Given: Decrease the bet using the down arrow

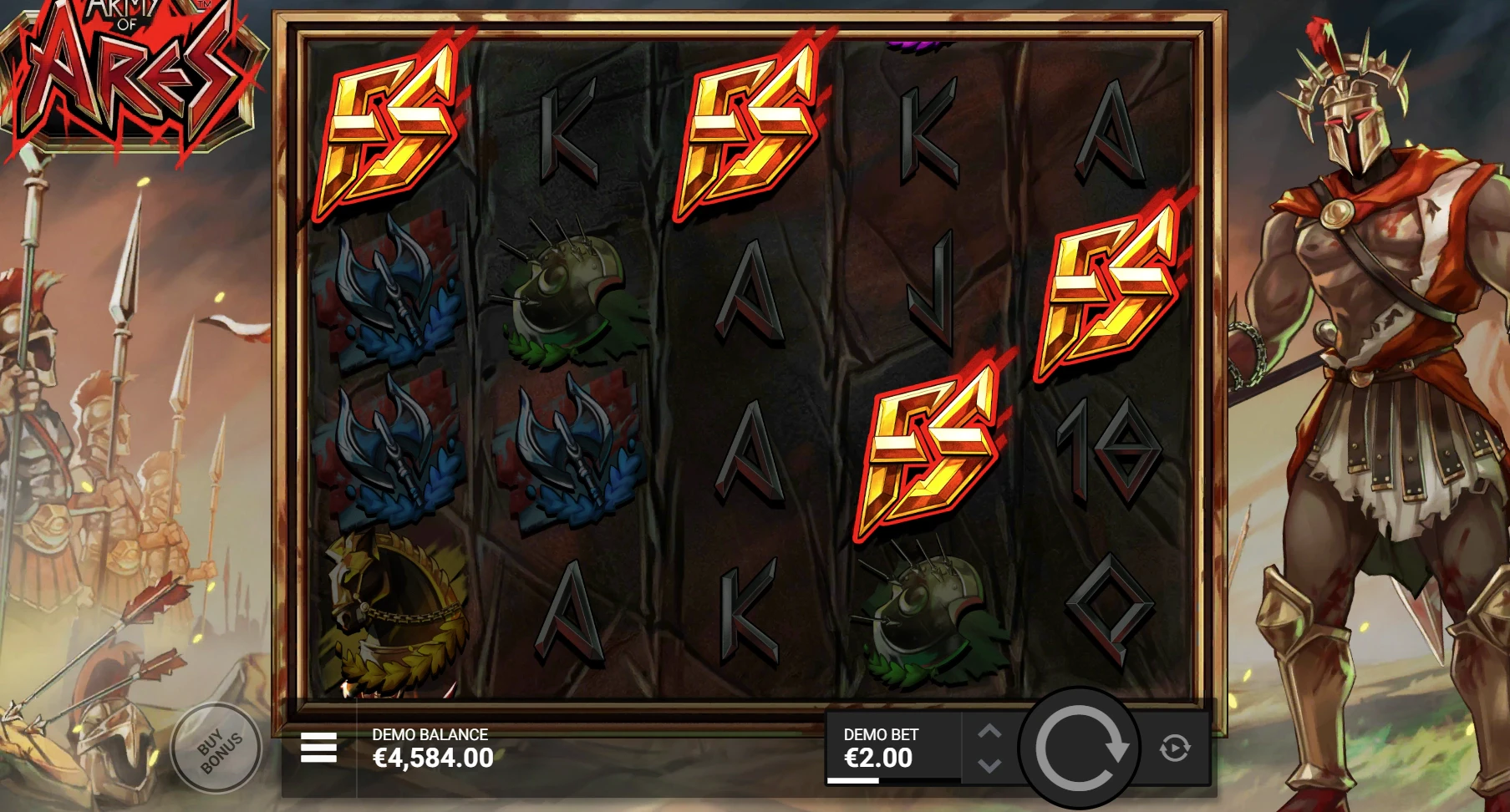Looking at the screenshot, I should (x=991, y=767).
